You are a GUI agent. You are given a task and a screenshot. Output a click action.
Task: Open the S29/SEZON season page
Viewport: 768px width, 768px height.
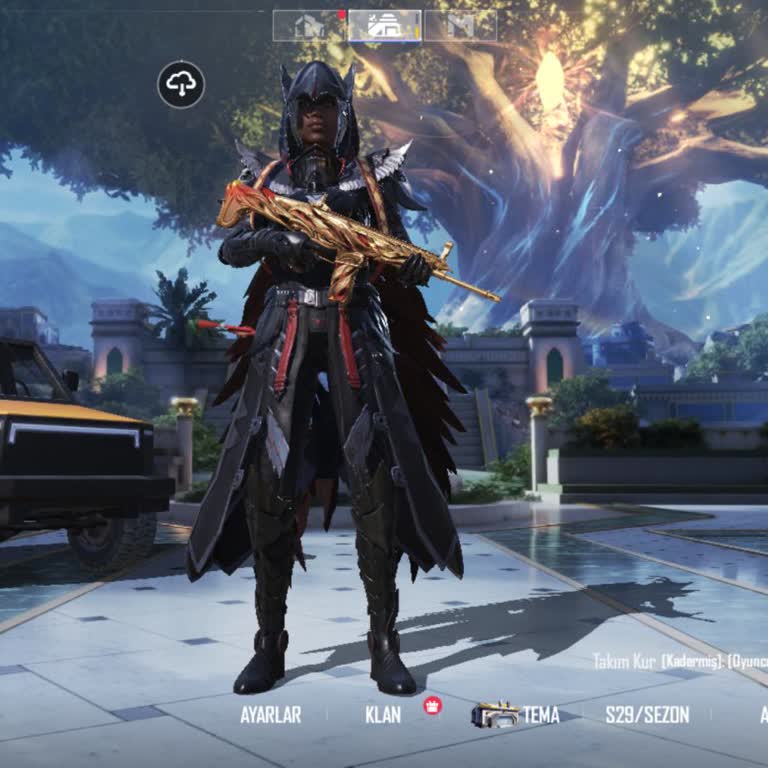[x=647, y=715]
